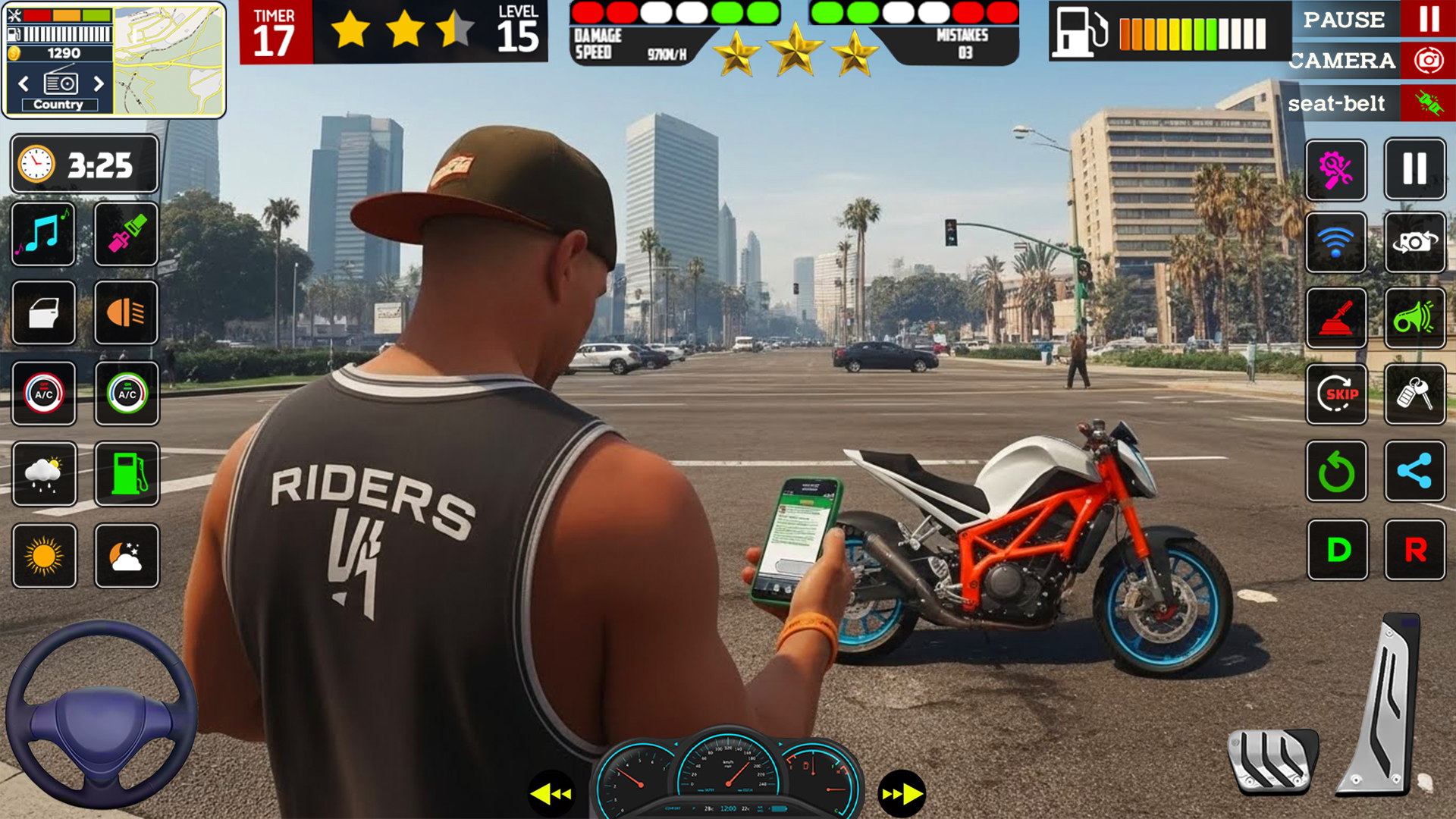This screenshot has height=819, width=1456.
Task: Click the car keys icon
Action: [1415, 394]
